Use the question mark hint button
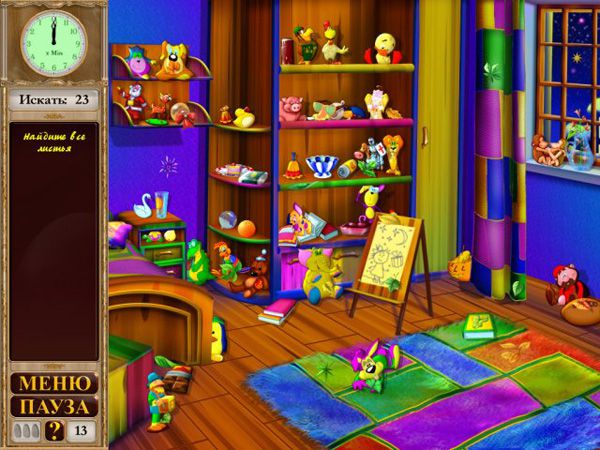Image resolution: width=600 pixels, height=450 pixels. pyautogui.click(x=55, y=431)
